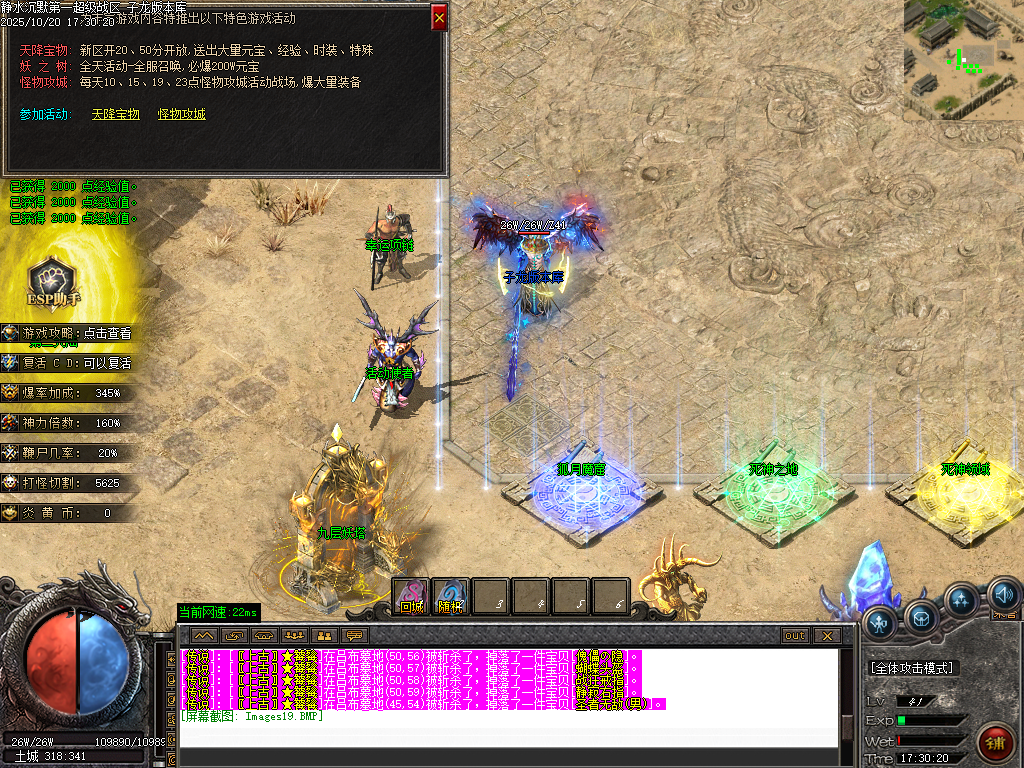The image size is (1024, 768).
Task: Click the 'out' button on chat bar
Action: [795, 635]
